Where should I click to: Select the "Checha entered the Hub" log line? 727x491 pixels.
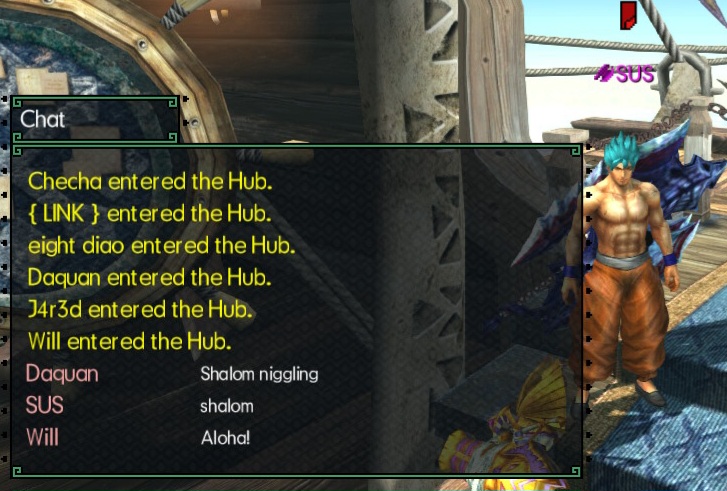coord(150,182)
